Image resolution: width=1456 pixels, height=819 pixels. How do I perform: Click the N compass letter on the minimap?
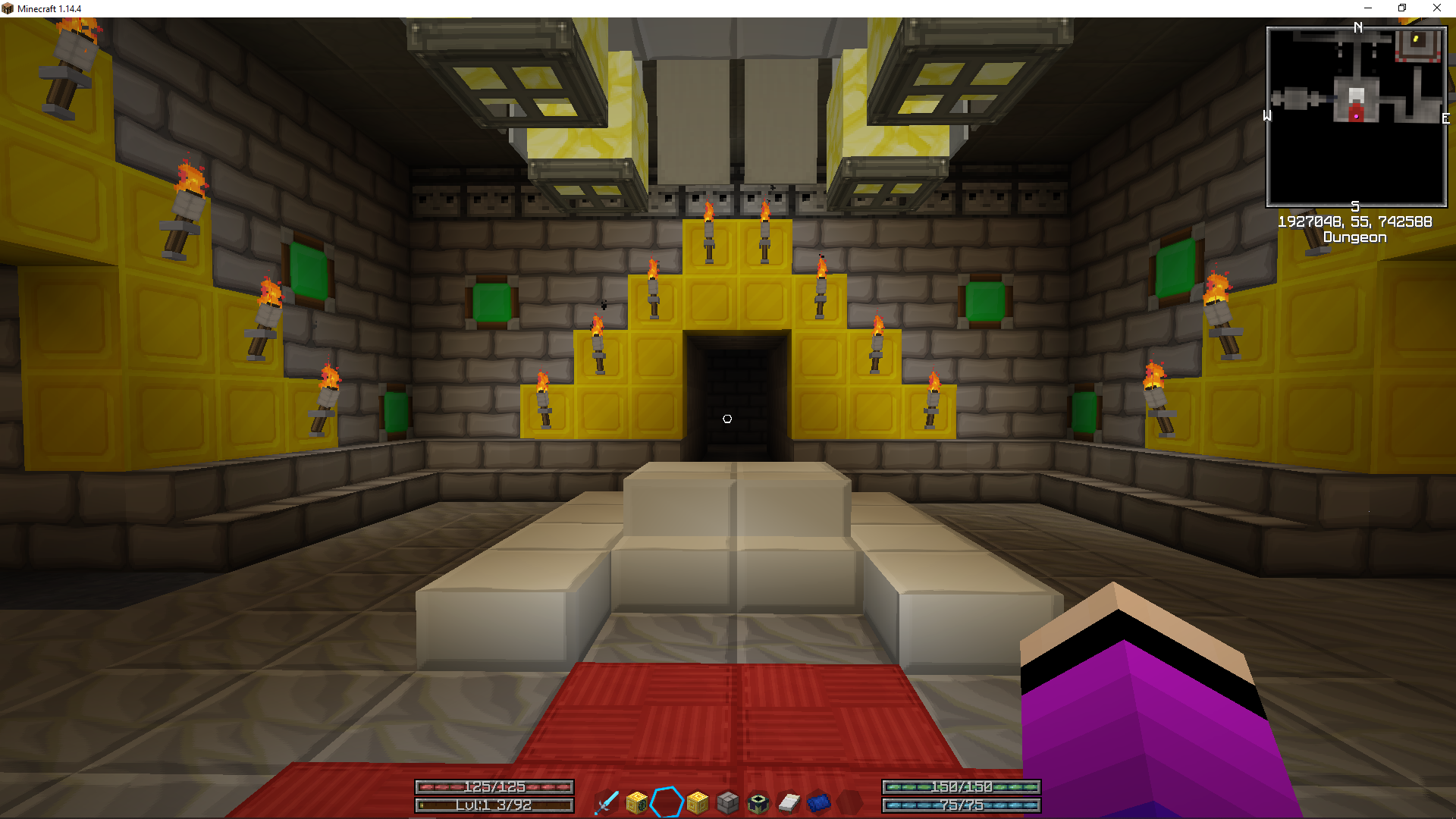1357,28
